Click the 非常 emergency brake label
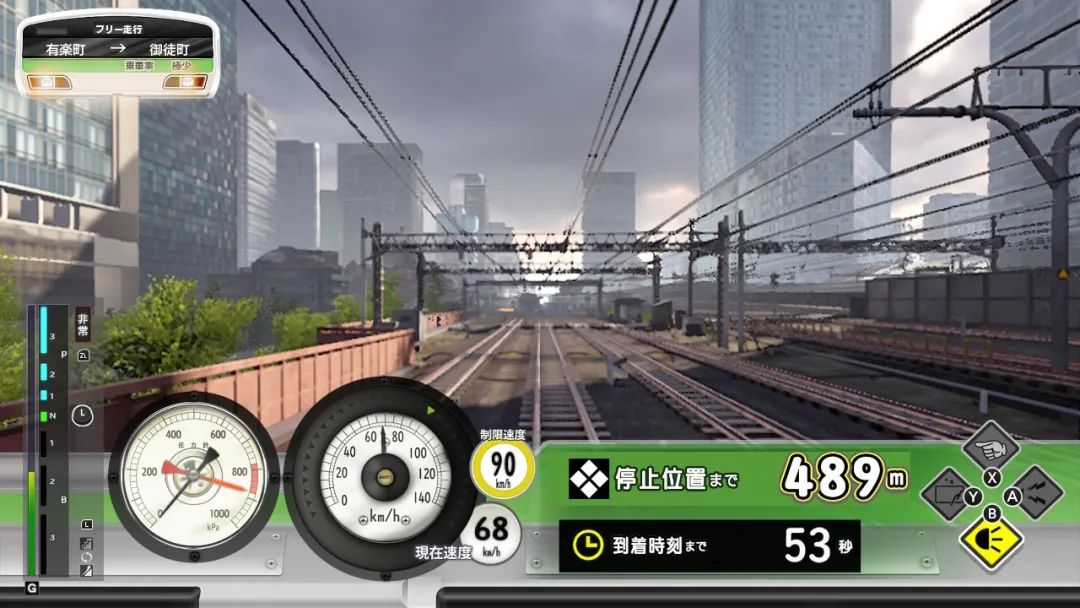Screen dimensions: 1080x608 [83, 322]
